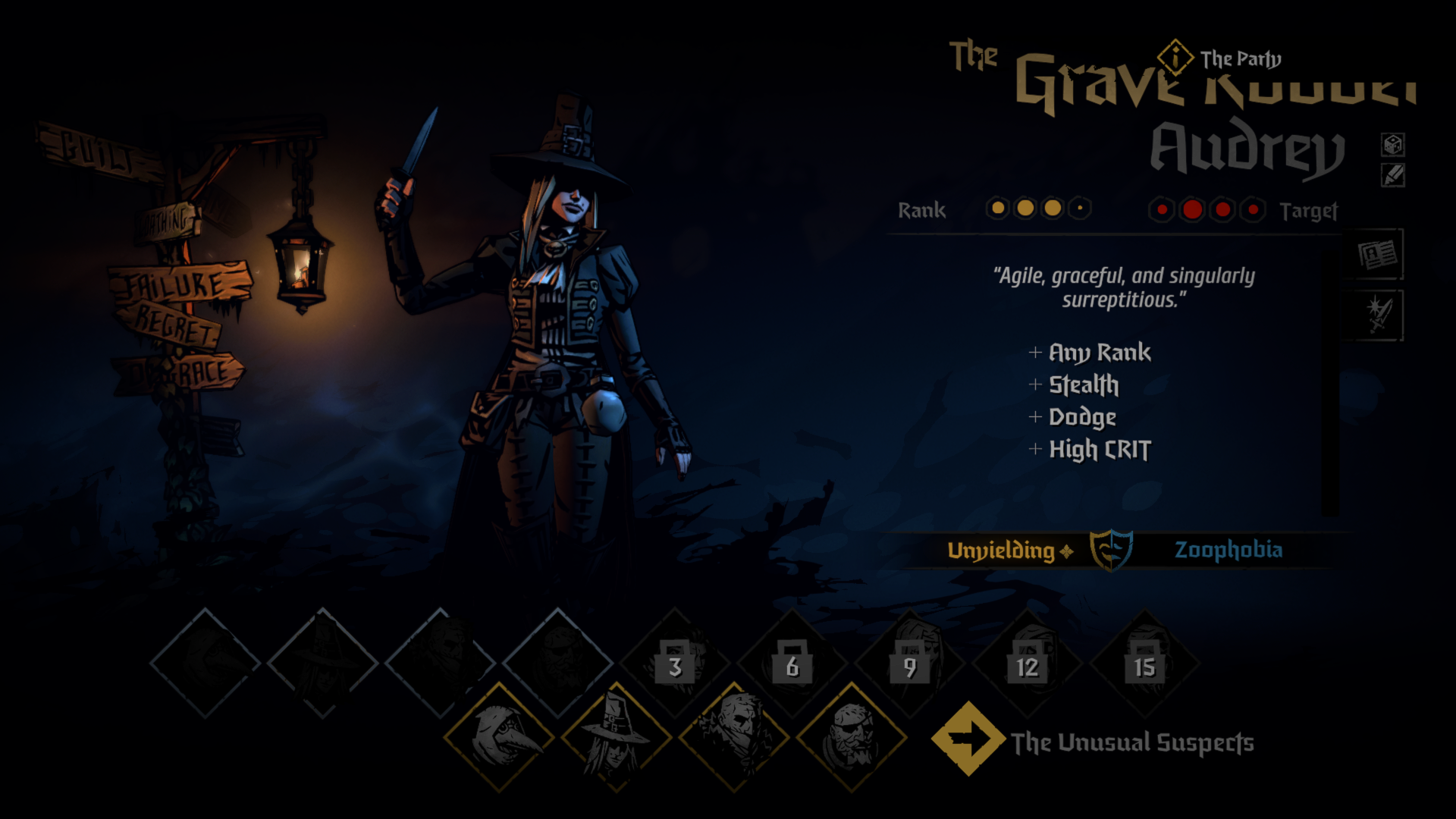Click the locked hero tile marked 3
The height and width of the screenshot is (819, 1456).
[x=675, y=664]
